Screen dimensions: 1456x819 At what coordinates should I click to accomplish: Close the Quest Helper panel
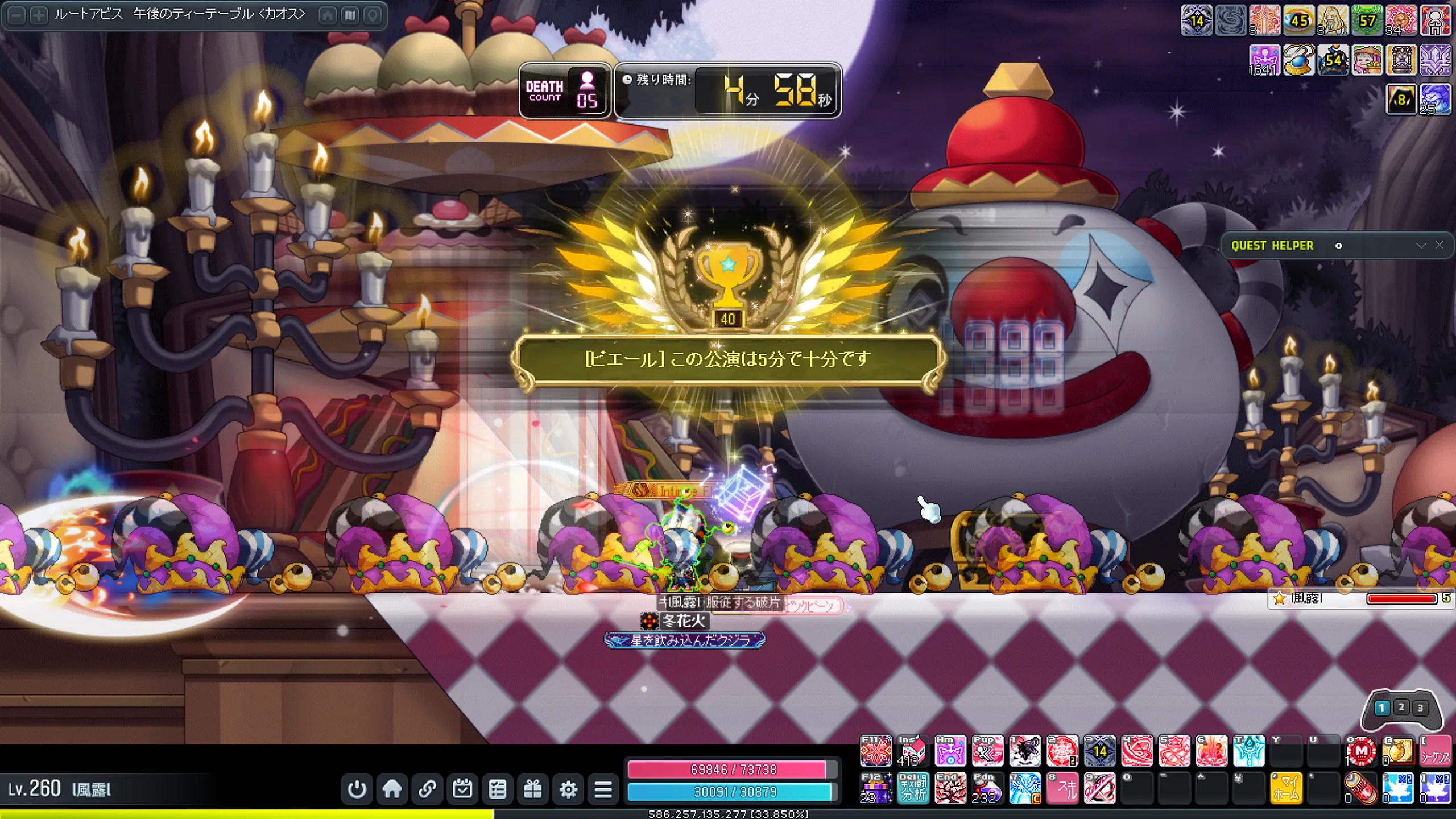[1439, 245]
